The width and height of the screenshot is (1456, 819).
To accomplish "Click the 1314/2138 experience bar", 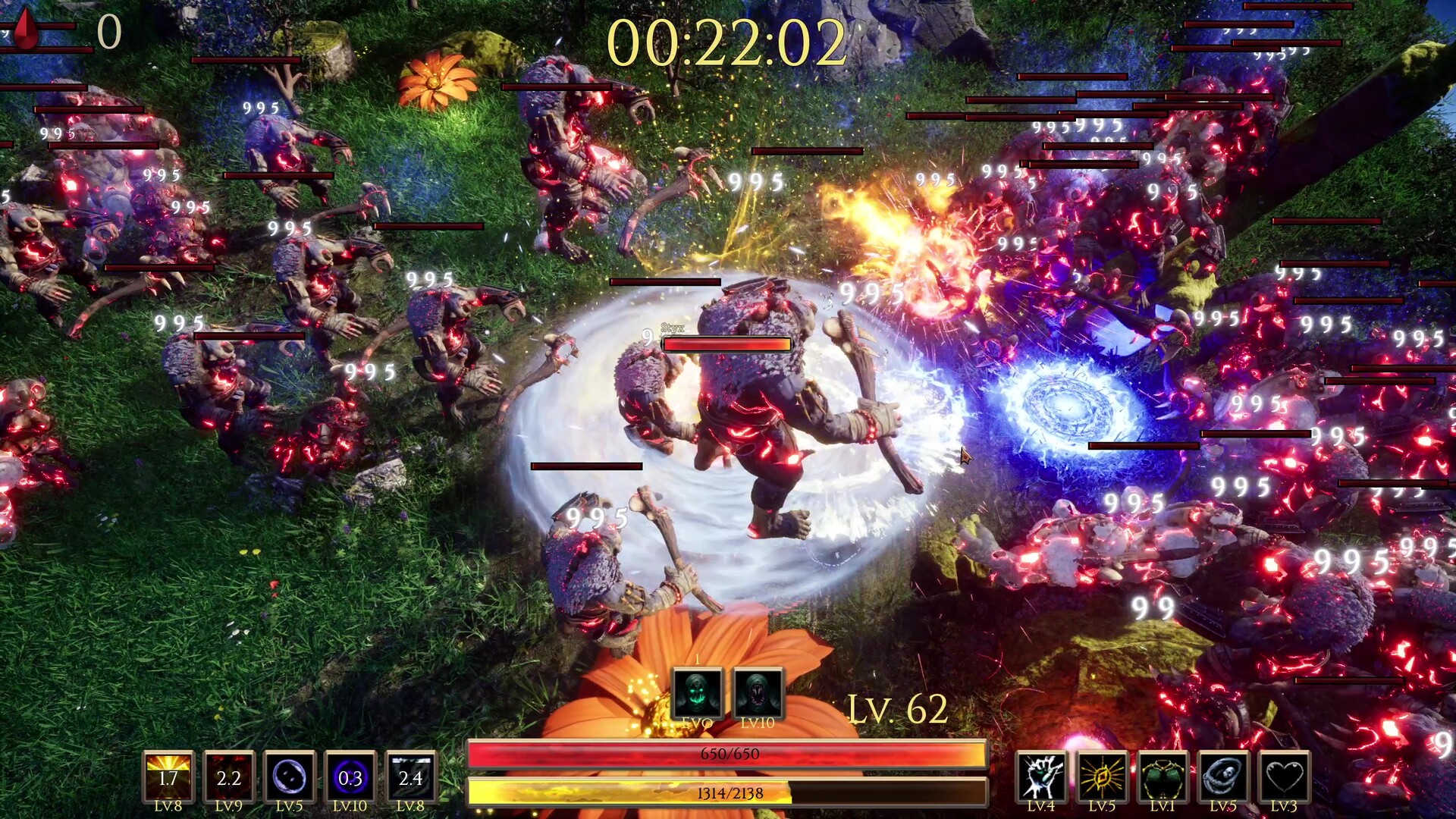I will 728,790.
